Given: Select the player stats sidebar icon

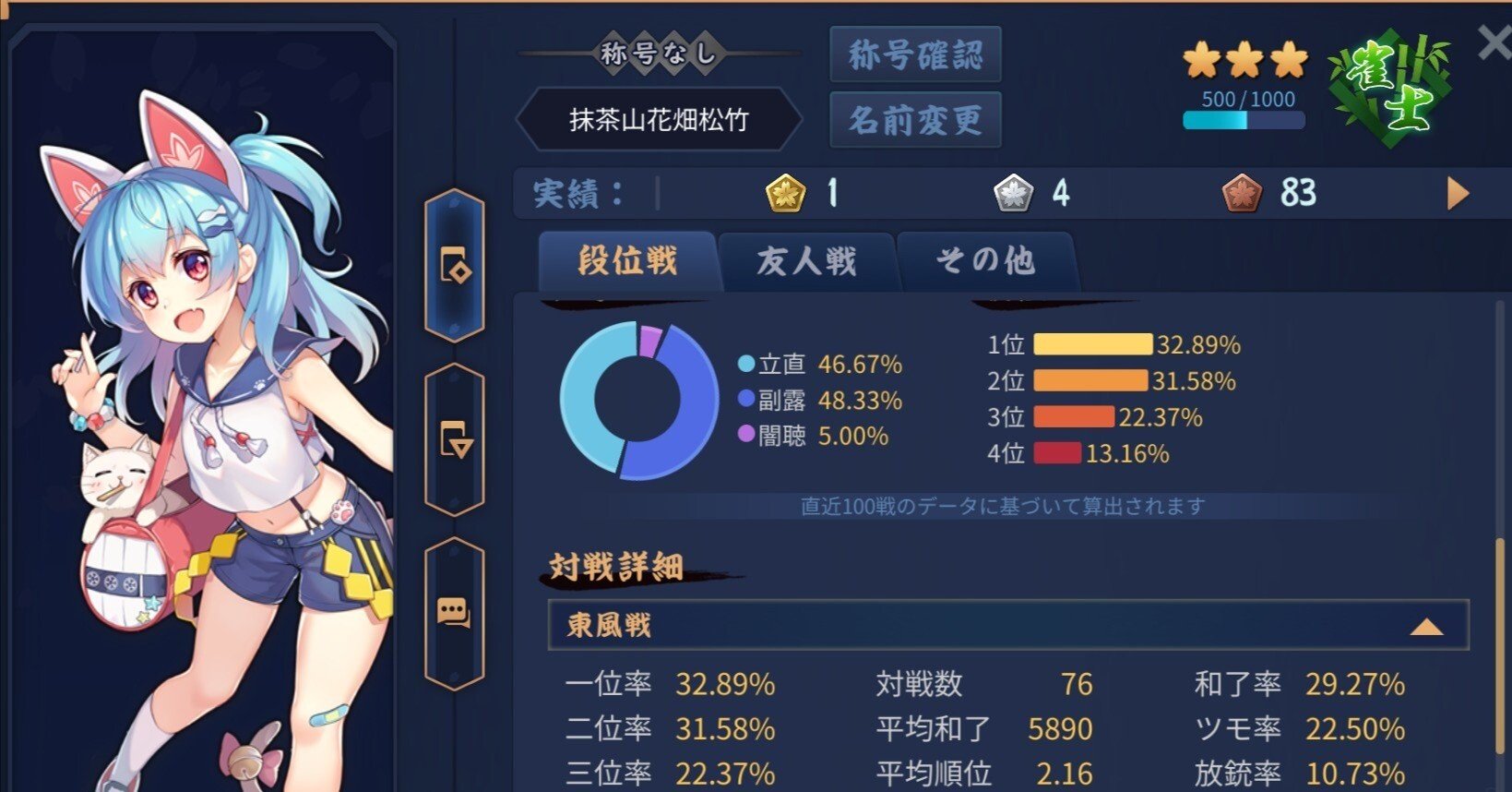Looking at the screenshot, I should tap(454, 266).
